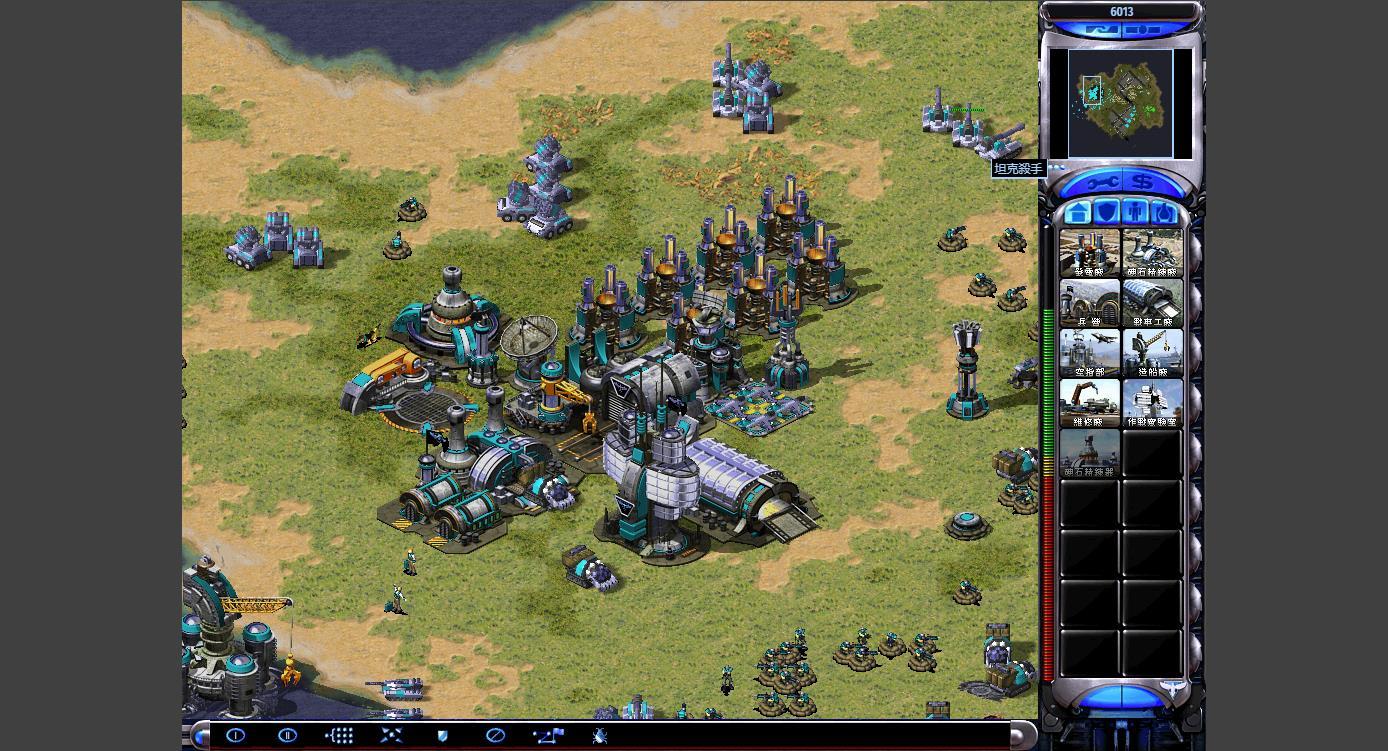The height and width of the screenshot is (751, 1388).
Task: Select team one on command bar
Action: pyautogui.click(x=236, y=735)
